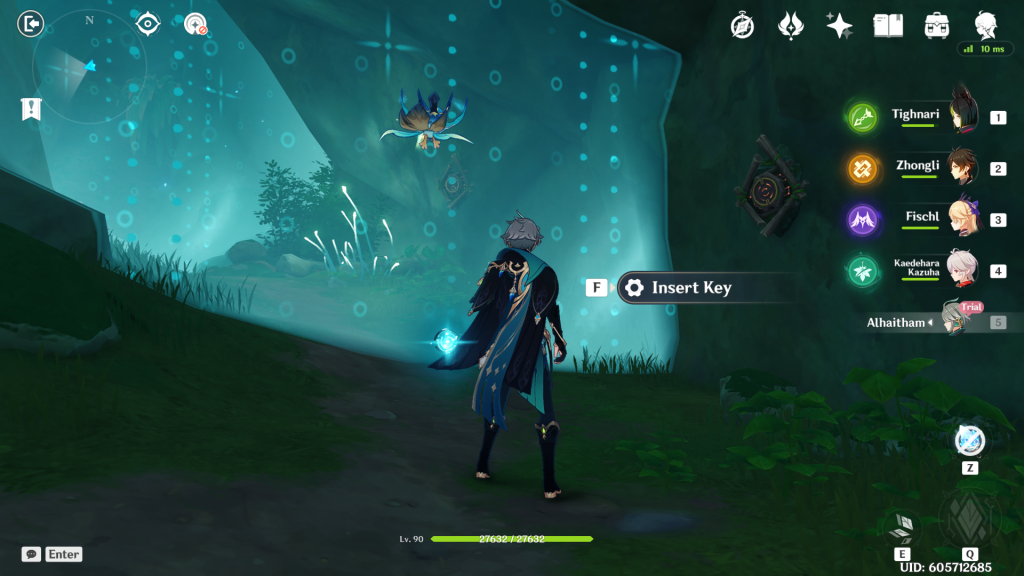Open the Paimon menu icon

point(985,26)
